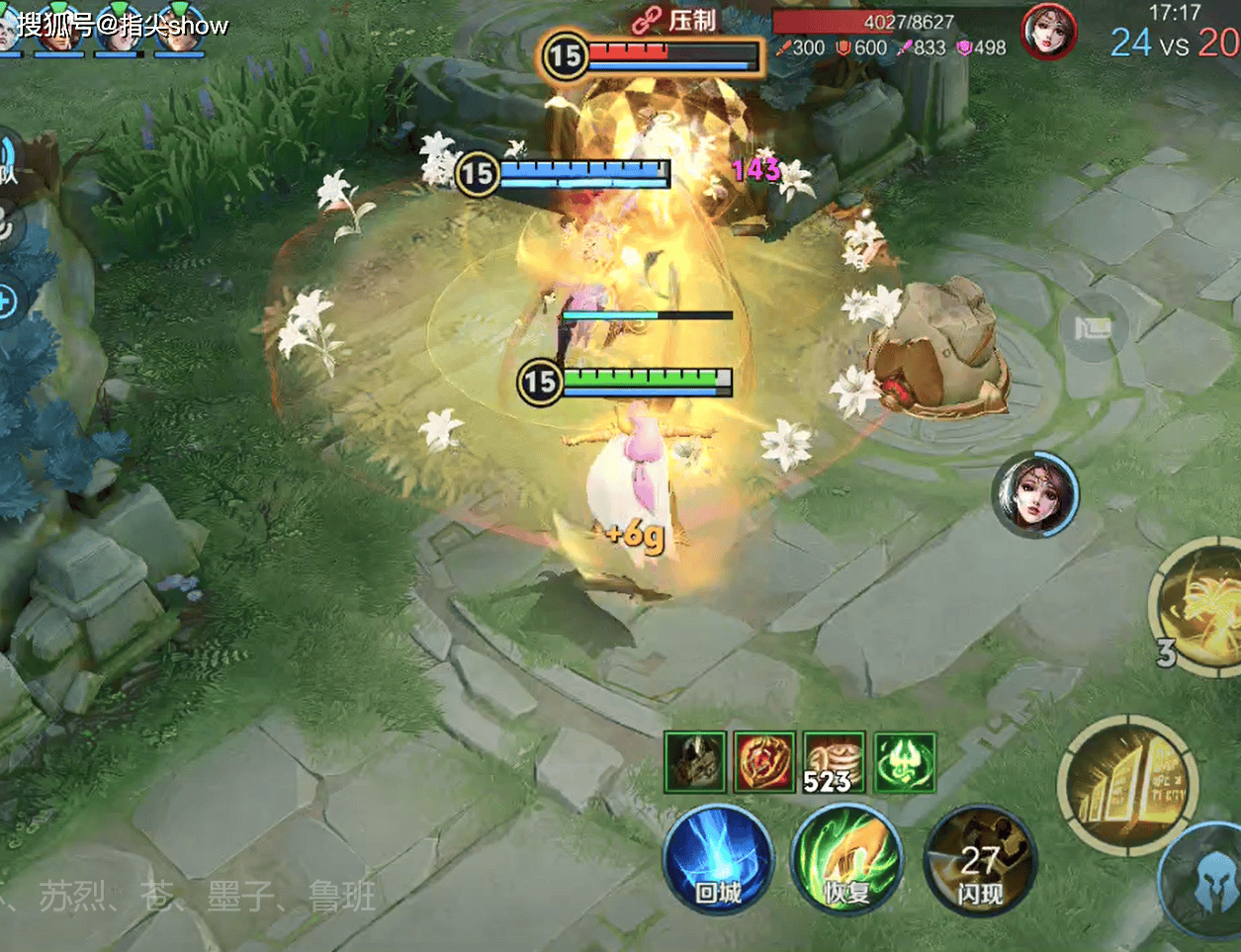The width and height of the screenshot is (1241, 952).
Task: Lock onto the enemy hero portrait beside skills
Action: [1034, 494]
